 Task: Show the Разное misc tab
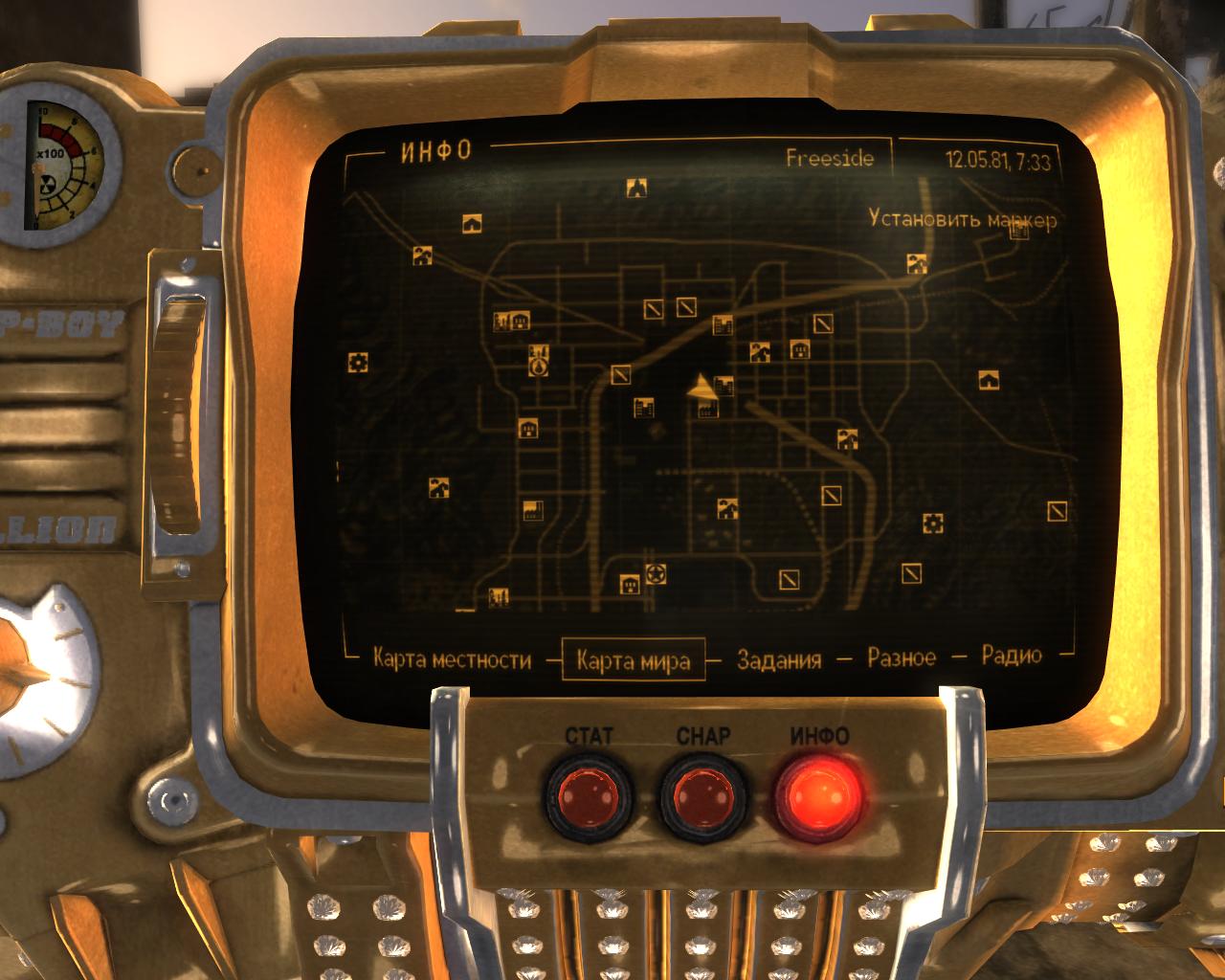pos(902,657)
